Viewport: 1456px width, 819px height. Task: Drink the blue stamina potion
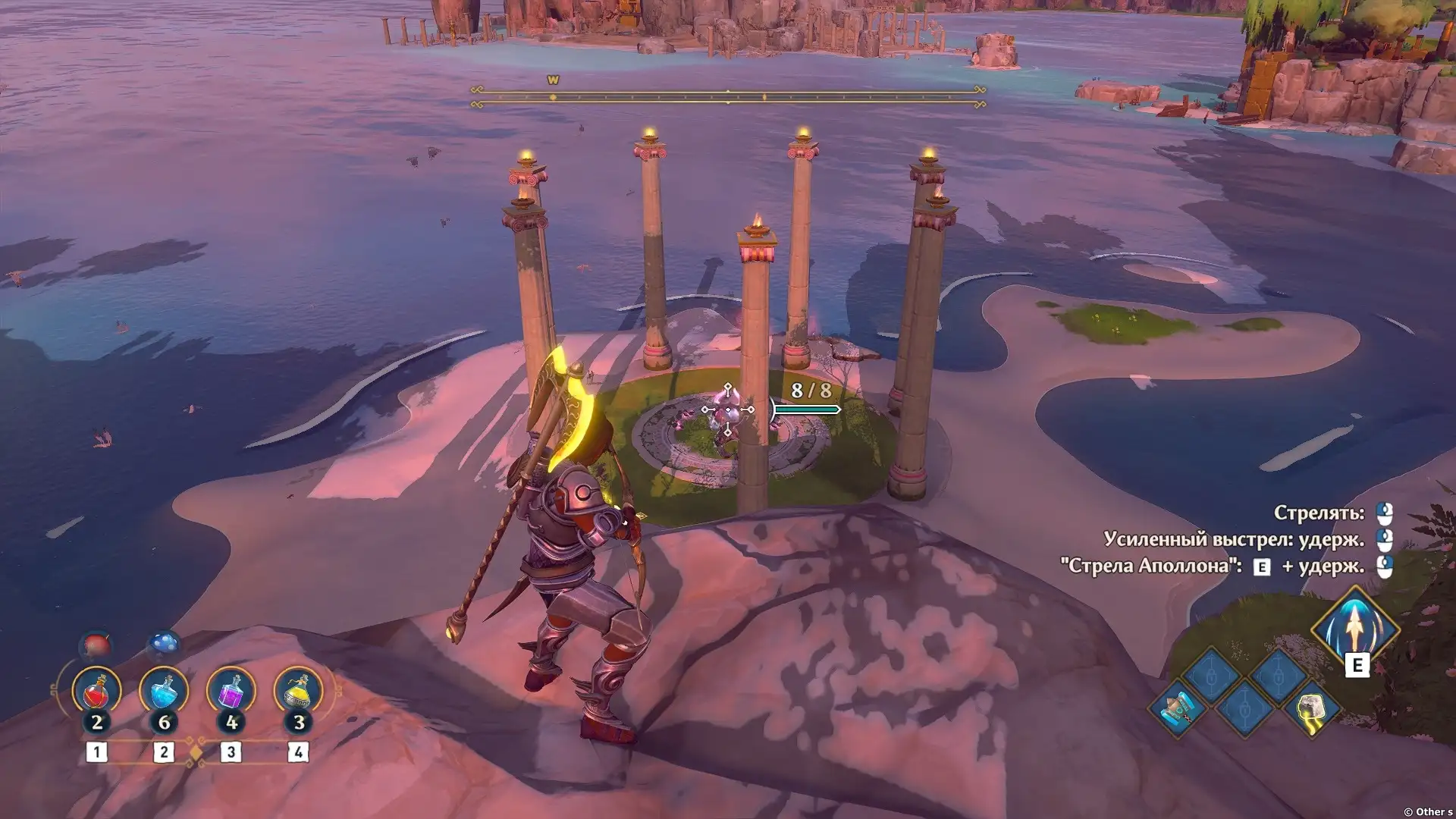pos(164,692)
